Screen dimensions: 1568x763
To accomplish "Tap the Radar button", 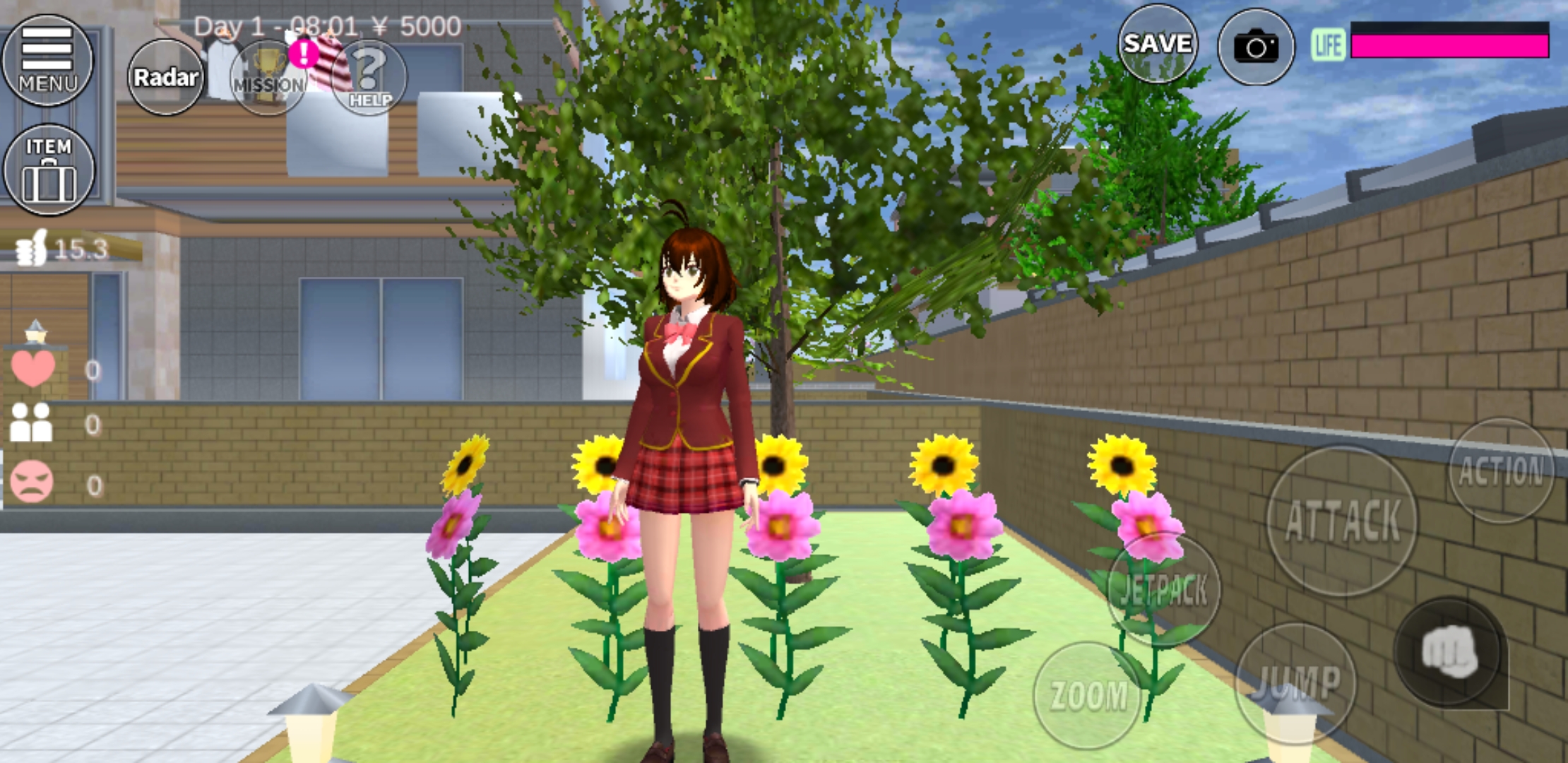I will [167, 76].
